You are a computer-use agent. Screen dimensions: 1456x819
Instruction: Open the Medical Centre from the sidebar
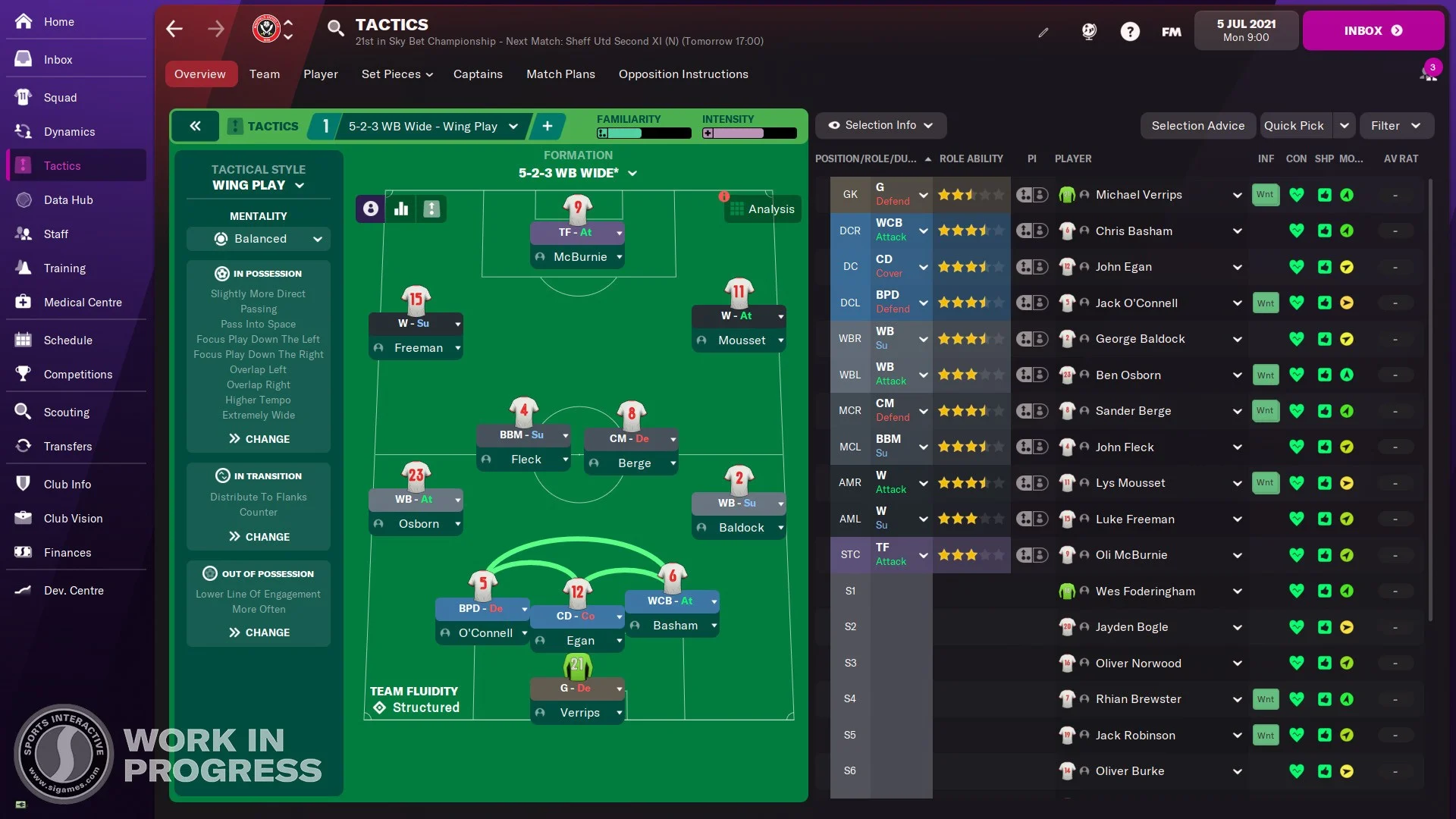(x=82, y=302)
